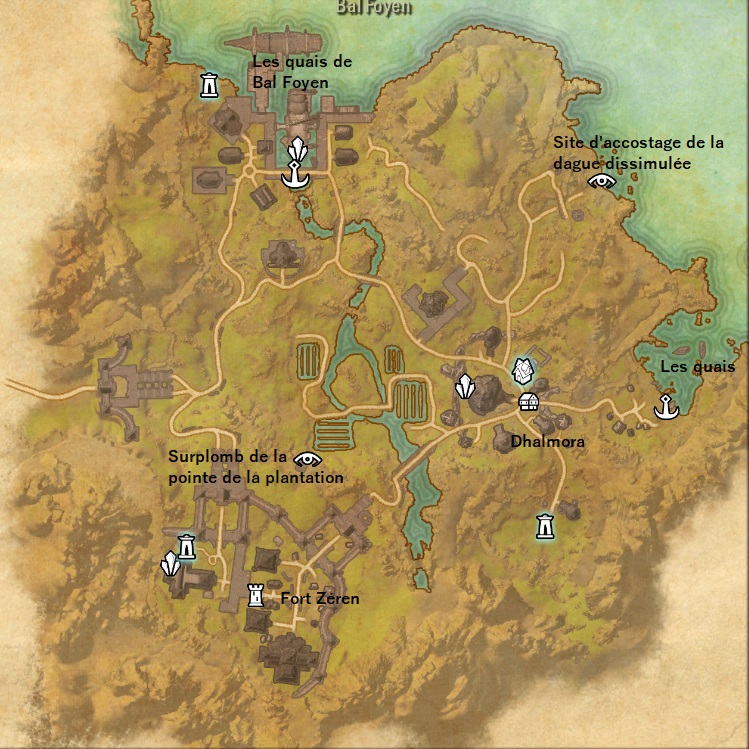Choose the anchor marker at Les quais
Screen dimensions: 749x749
tap(663, 407)
